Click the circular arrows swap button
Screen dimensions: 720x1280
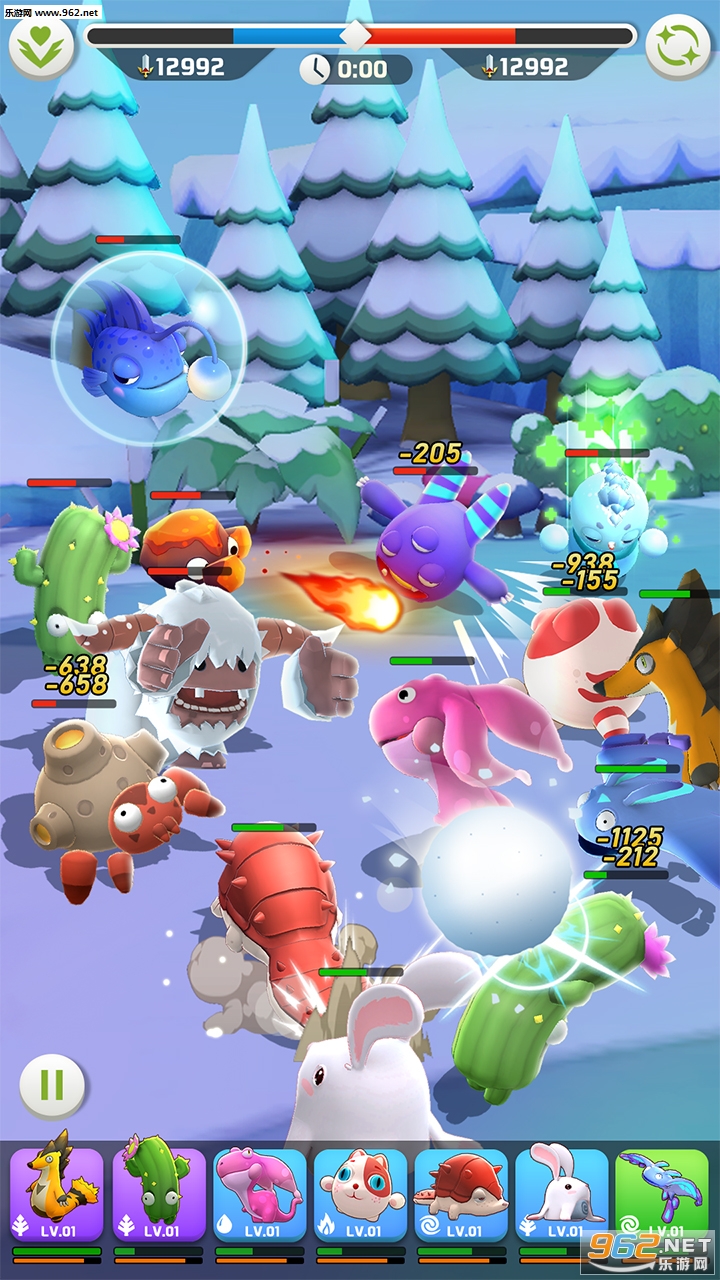click(678, 45)
